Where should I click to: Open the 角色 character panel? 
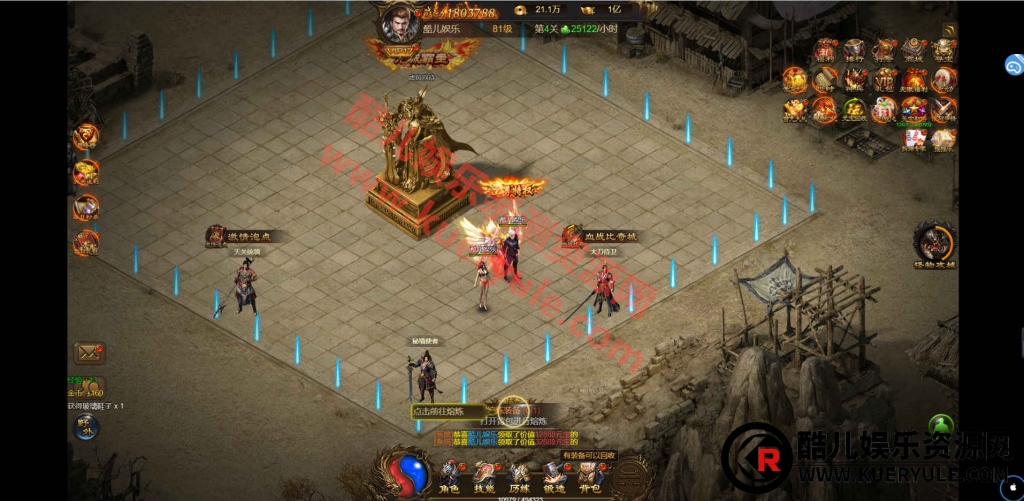(x=449, y=474)
